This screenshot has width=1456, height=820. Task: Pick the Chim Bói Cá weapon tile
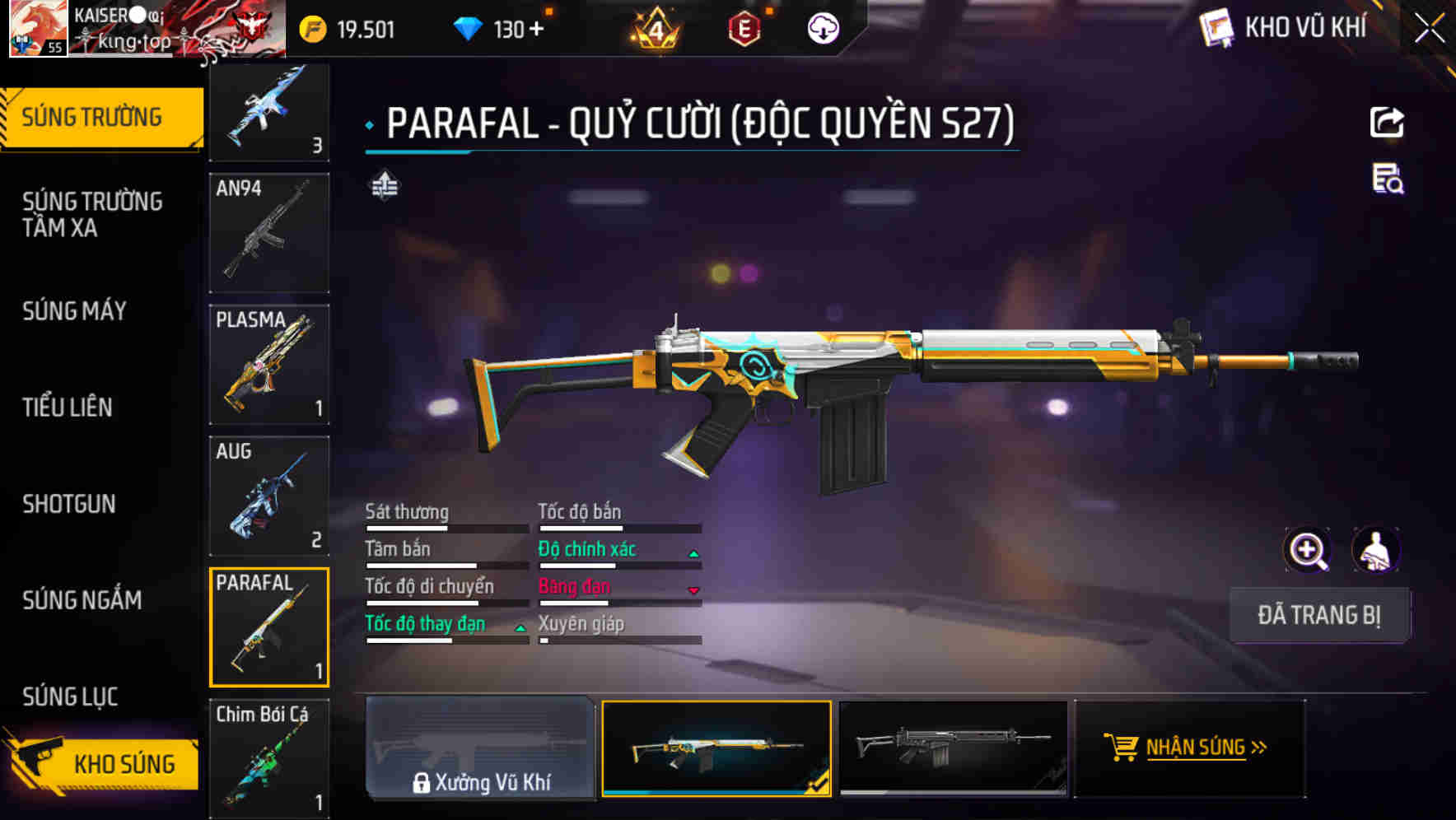coord(269,758)
